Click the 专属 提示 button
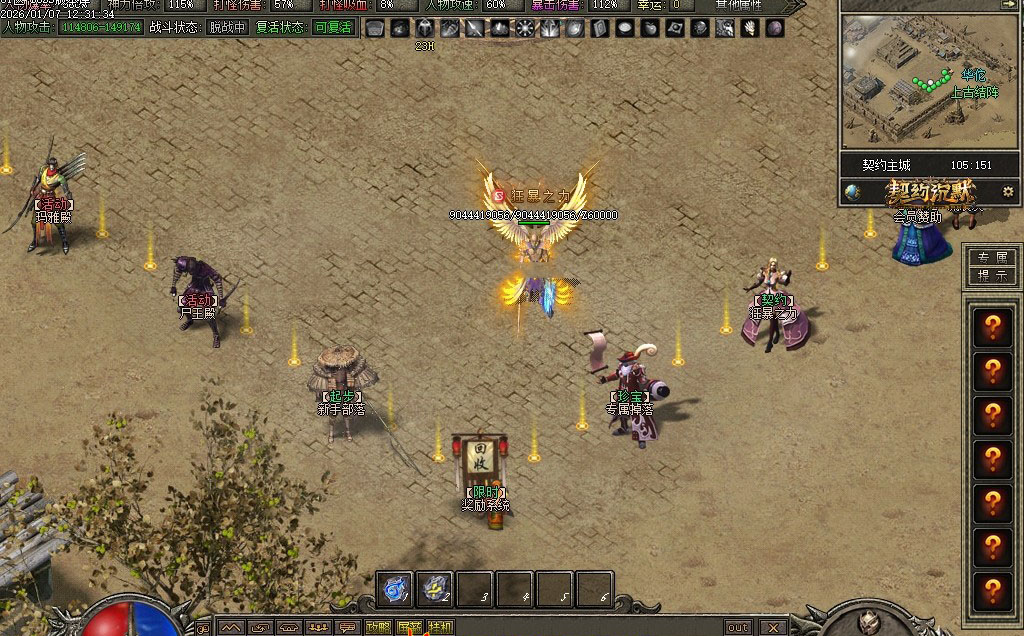Screen dimensions: 1024x636 click(992, 267)
